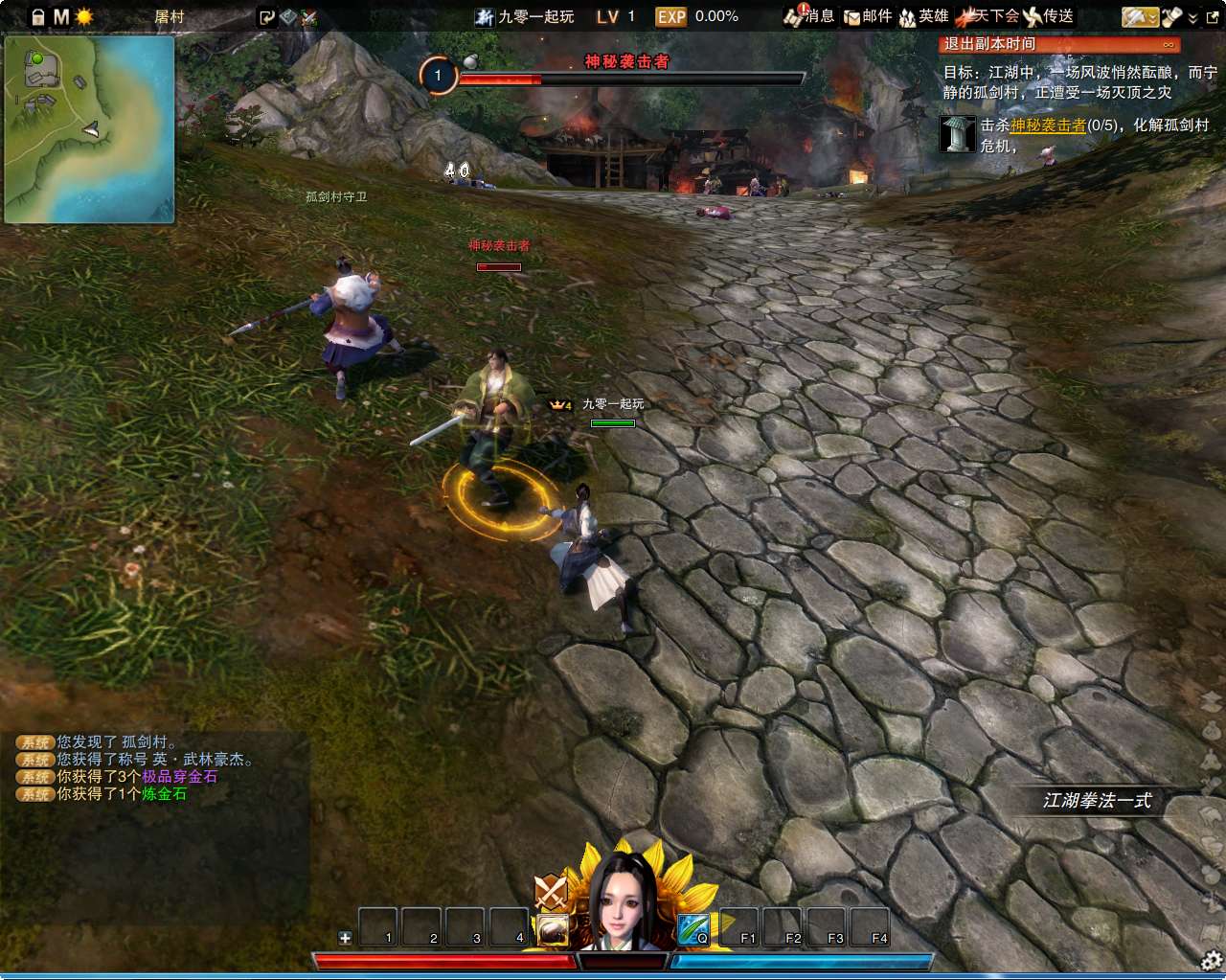Click the 传送 teleport button

click(1049, 16)
